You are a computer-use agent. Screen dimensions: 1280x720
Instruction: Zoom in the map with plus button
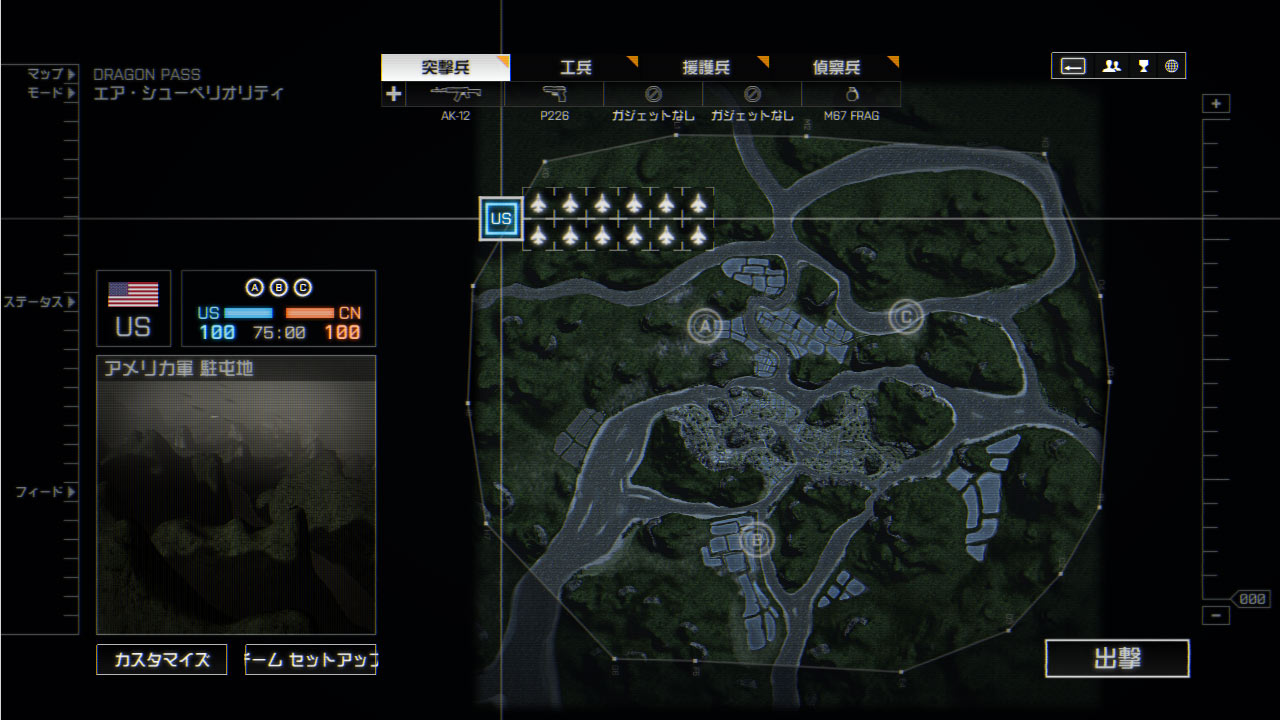1216,104
